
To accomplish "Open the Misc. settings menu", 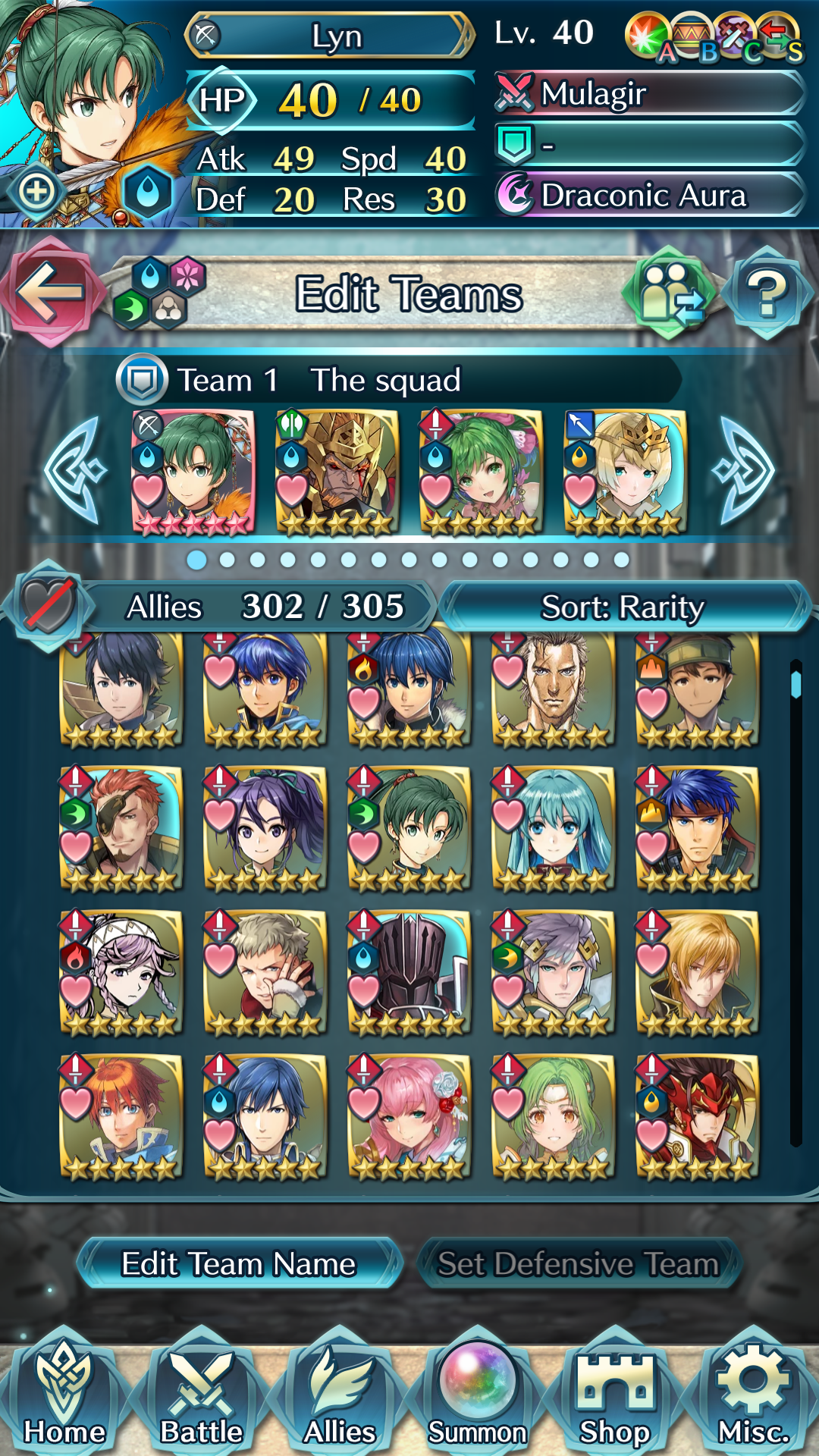I will [x=753, y=1395].
